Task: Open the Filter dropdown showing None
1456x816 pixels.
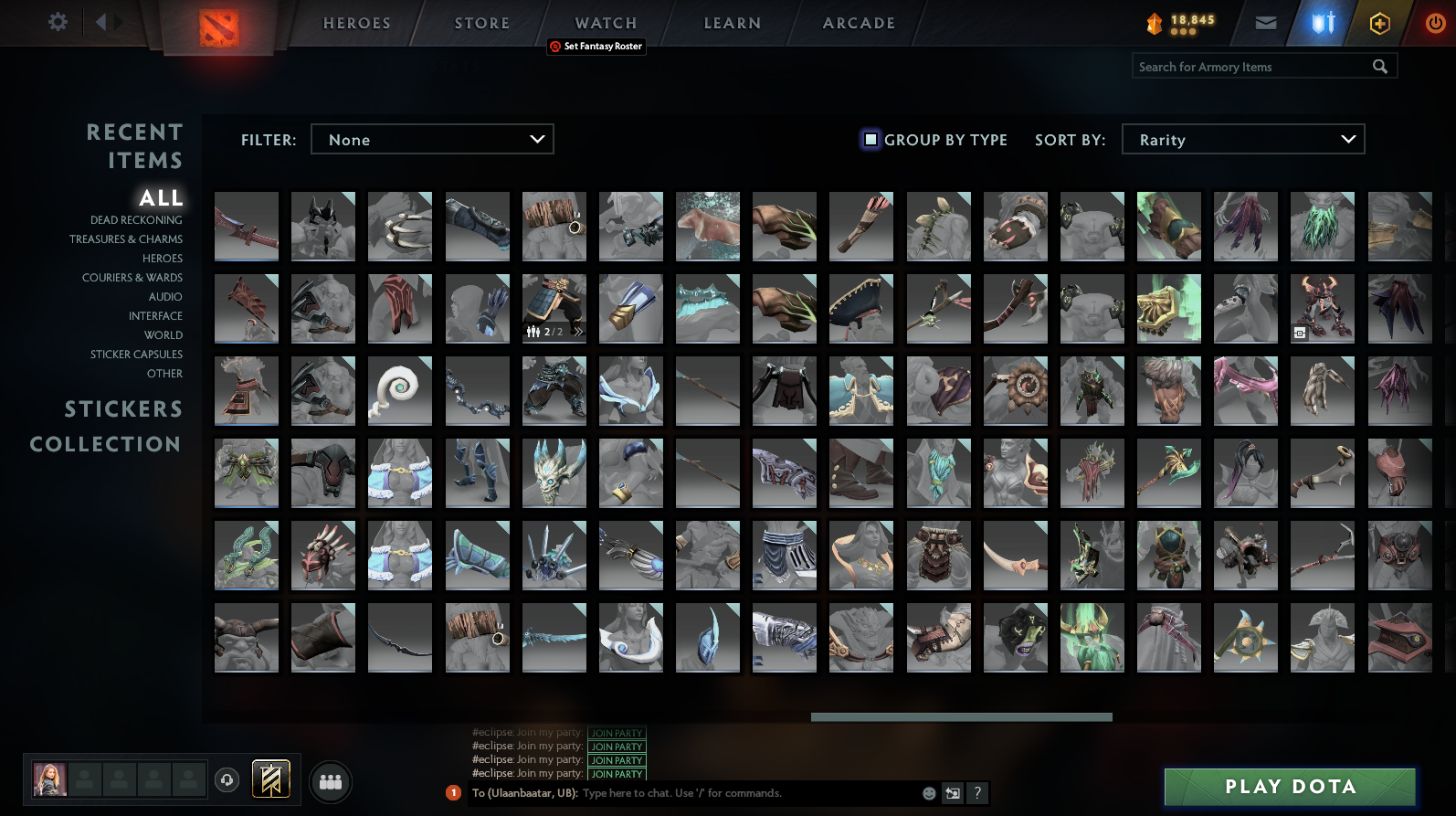Action: 432,139
